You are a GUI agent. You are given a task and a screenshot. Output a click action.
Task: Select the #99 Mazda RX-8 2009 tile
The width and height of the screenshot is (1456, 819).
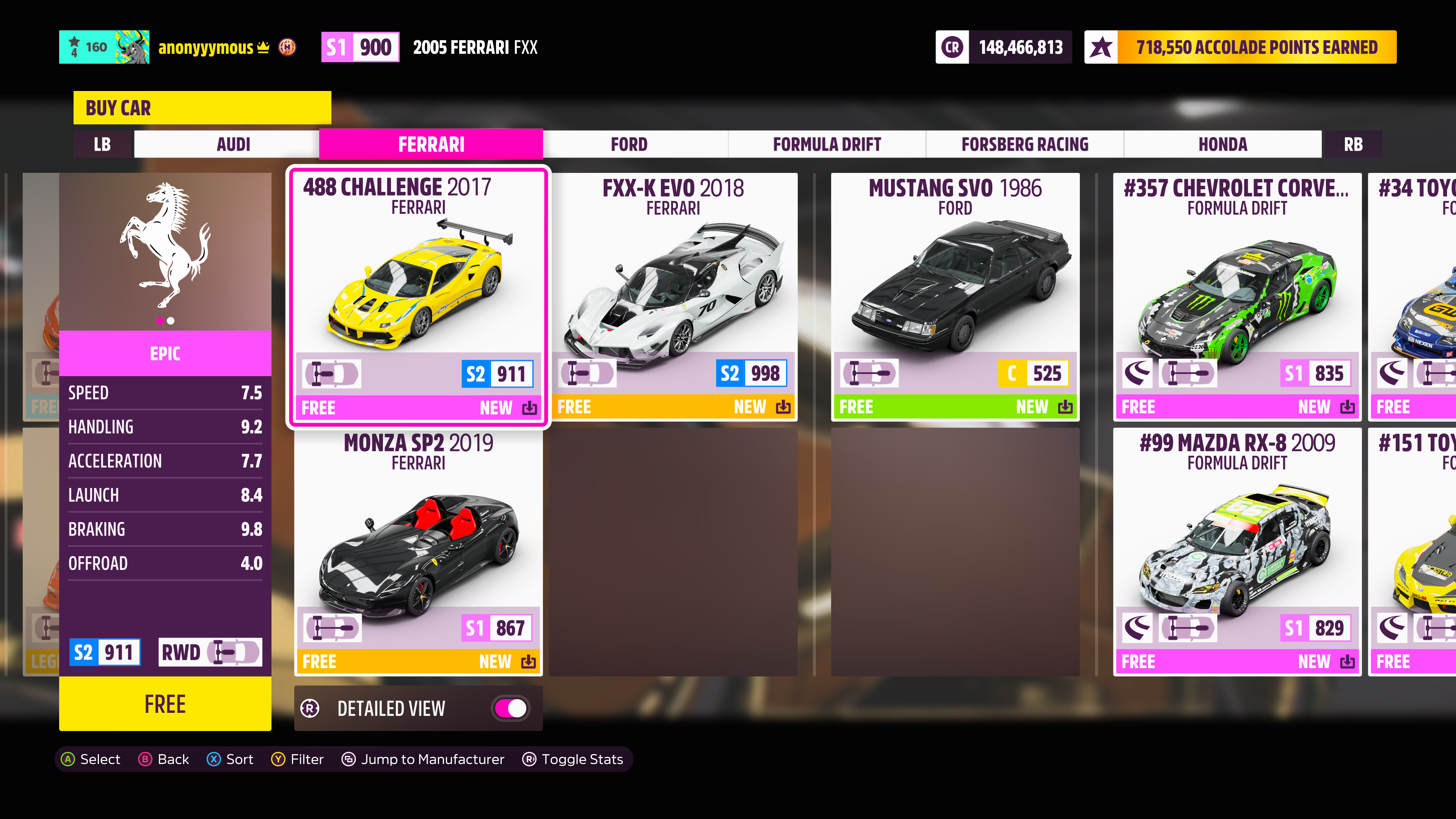(x=1237, y=551)
